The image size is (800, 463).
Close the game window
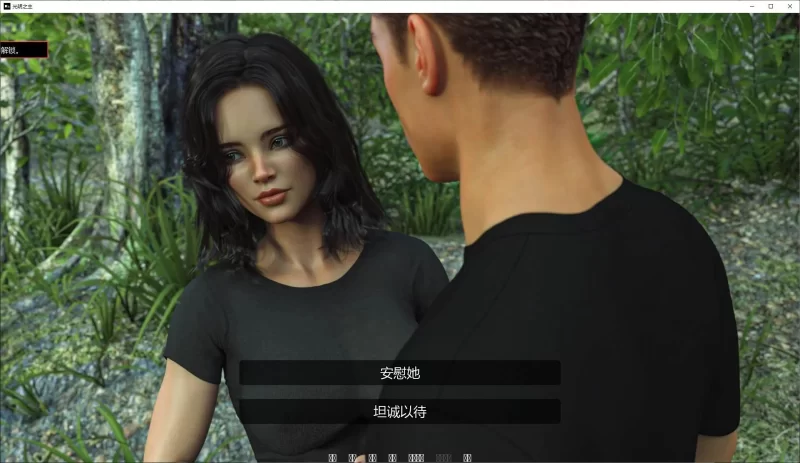pos(788,6)
